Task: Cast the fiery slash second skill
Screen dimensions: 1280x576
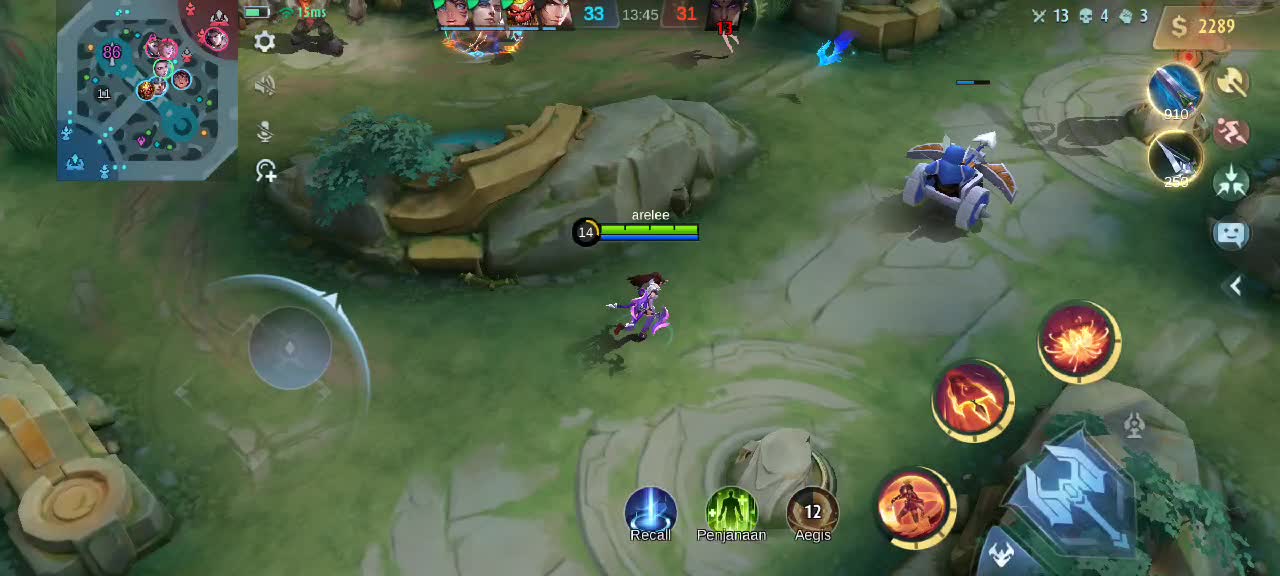Action: coord(972,399)
